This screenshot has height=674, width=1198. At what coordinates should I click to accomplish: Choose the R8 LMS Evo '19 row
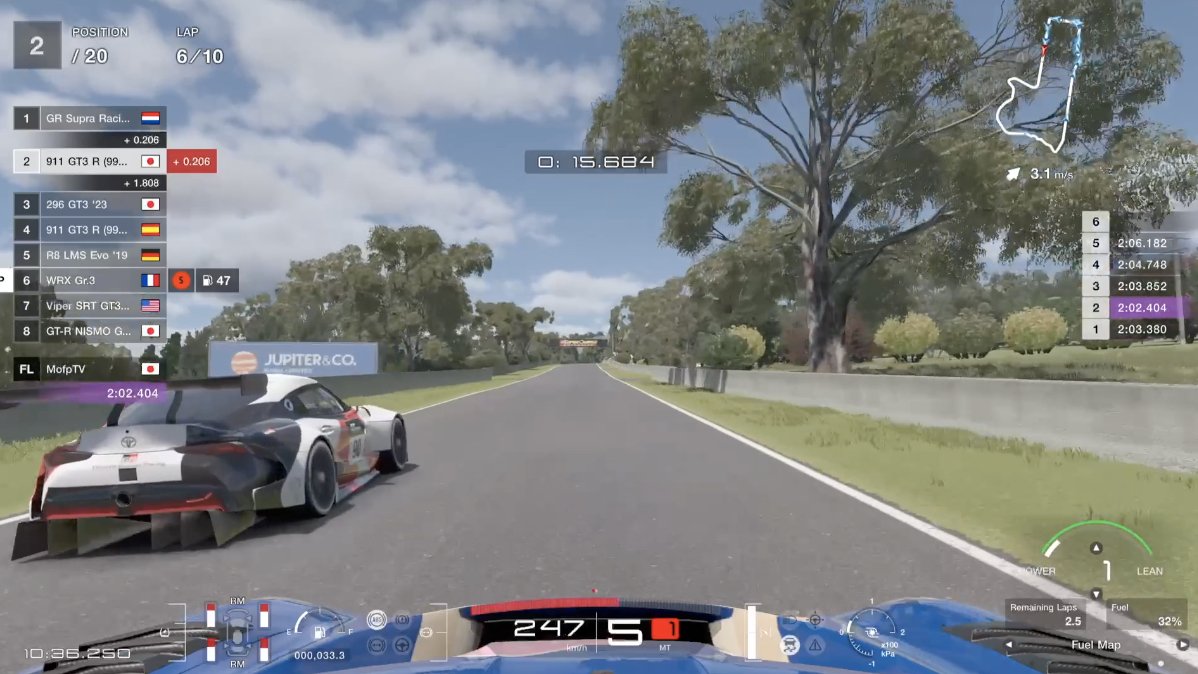click(89, 255)
